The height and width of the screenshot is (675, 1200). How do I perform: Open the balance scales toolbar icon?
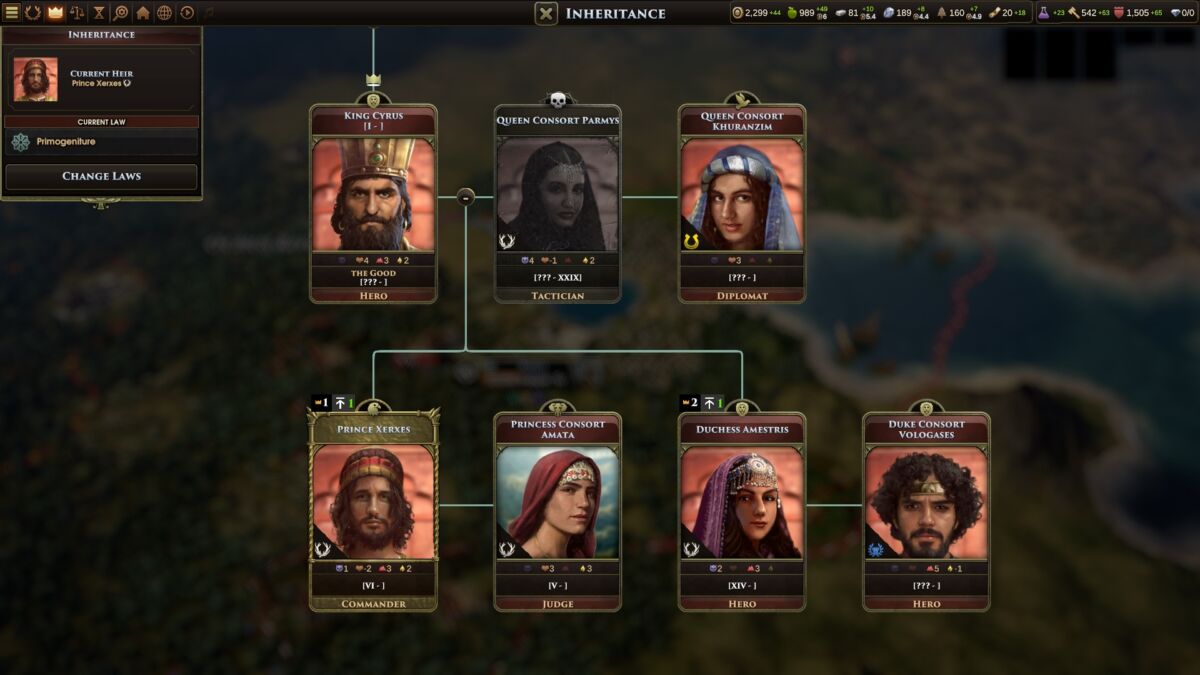click(x=77, y=13)
